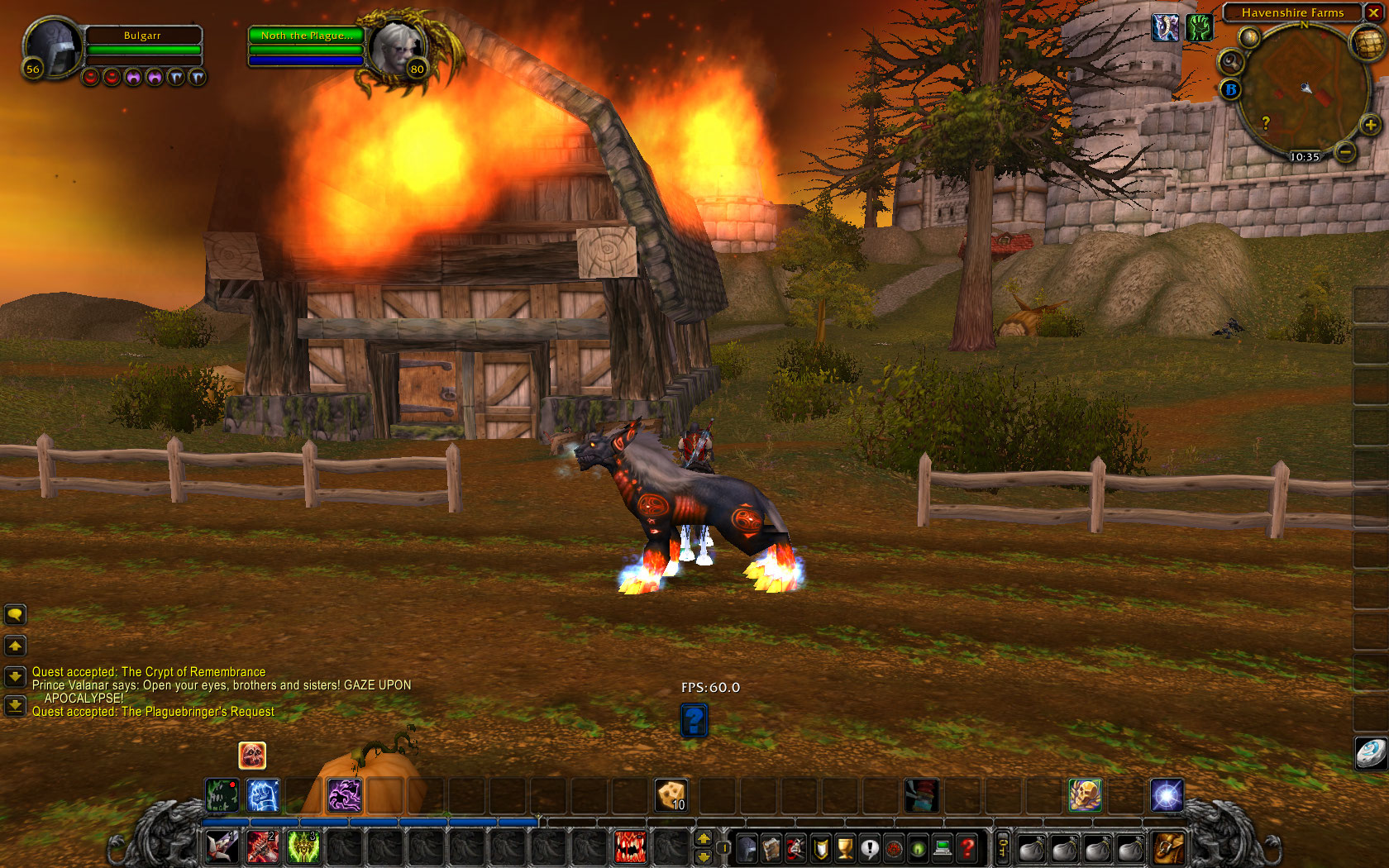The width and height of the screenshot is (1389, 868).
Task: Use the red fanged mouth ability
Action: click(x=629, y=847)
